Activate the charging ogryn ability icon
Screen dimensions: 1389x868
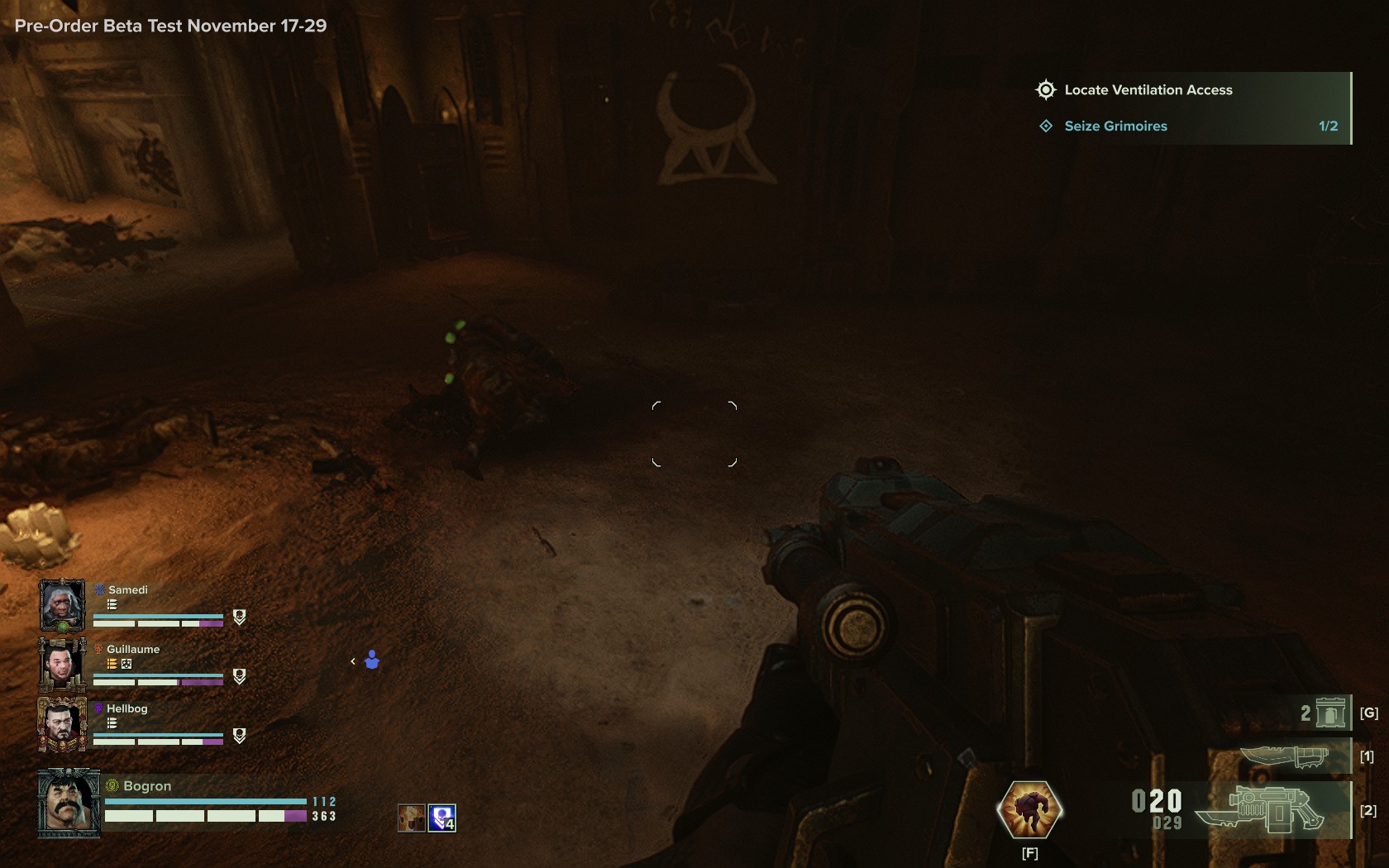tap(1029, 809)
